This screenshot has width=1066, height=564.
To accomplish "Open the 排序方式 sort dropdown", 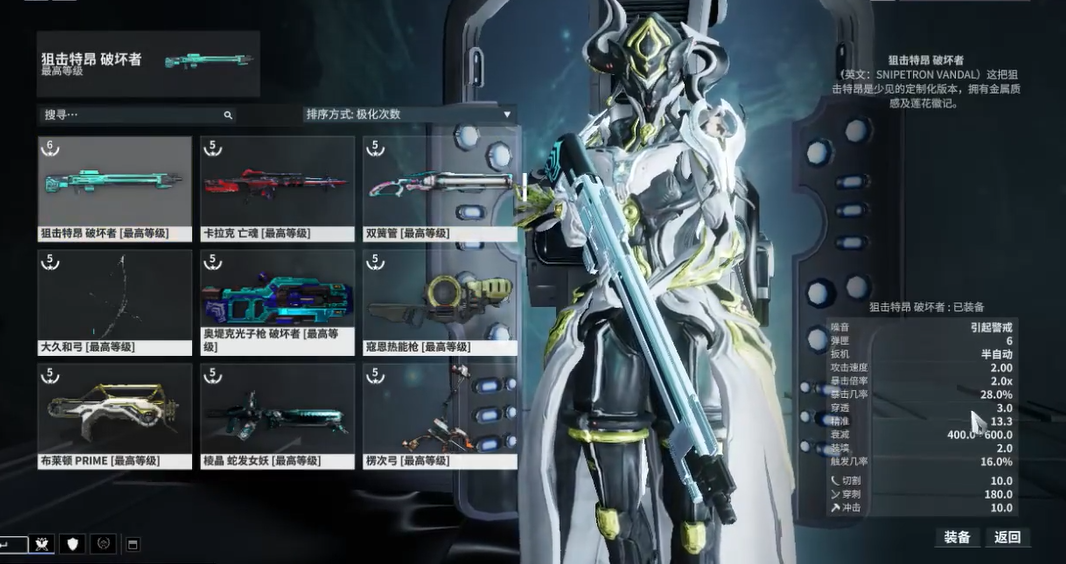I will coord(408,114).
